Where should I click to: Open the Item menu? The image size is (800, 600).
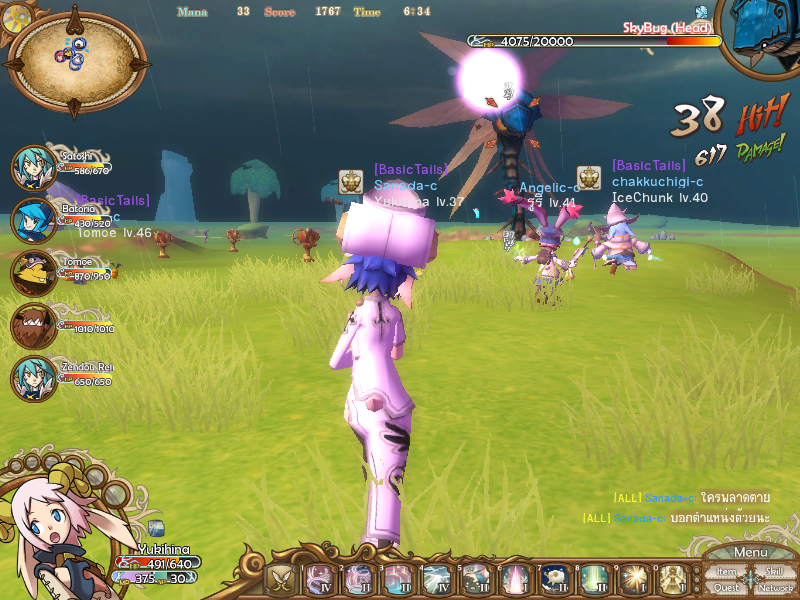(726, 572)
